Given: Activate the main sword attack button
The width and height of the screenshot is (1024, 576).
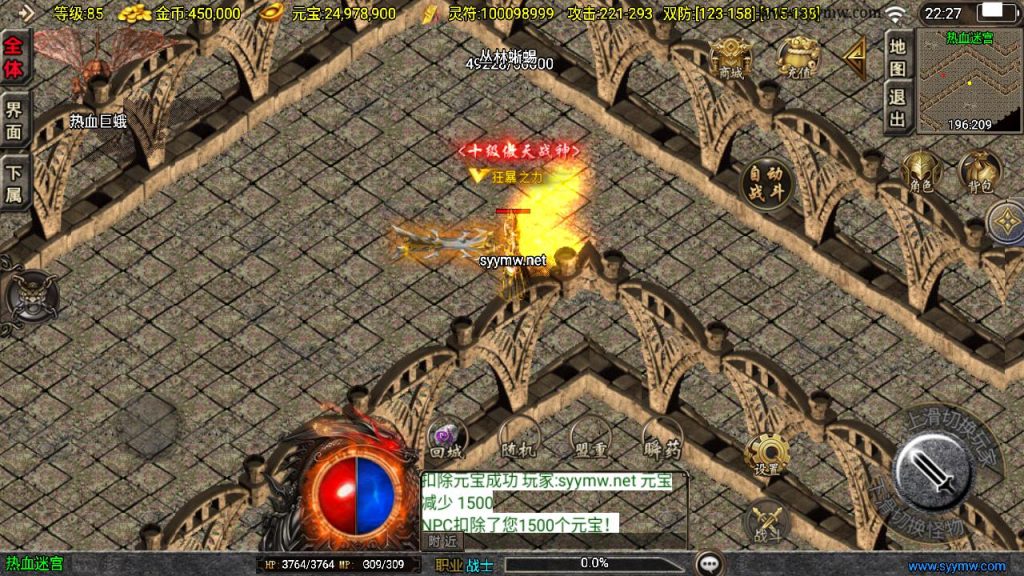Looking at the screenshot, I should [x=932, y=472].
